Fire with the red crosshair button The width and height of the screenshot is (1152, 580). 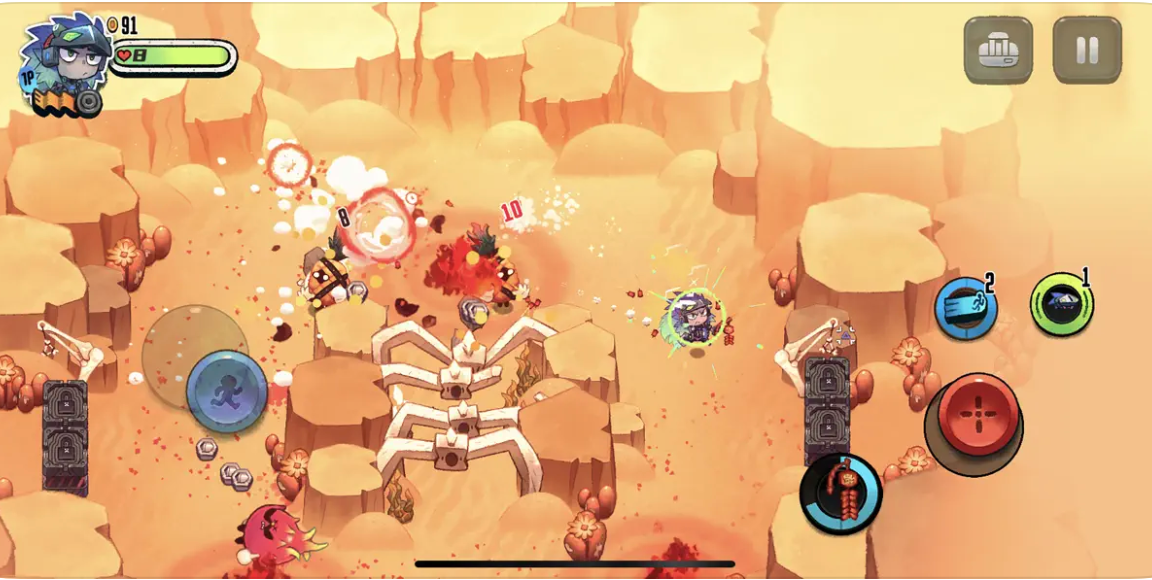tap(977, 415)
